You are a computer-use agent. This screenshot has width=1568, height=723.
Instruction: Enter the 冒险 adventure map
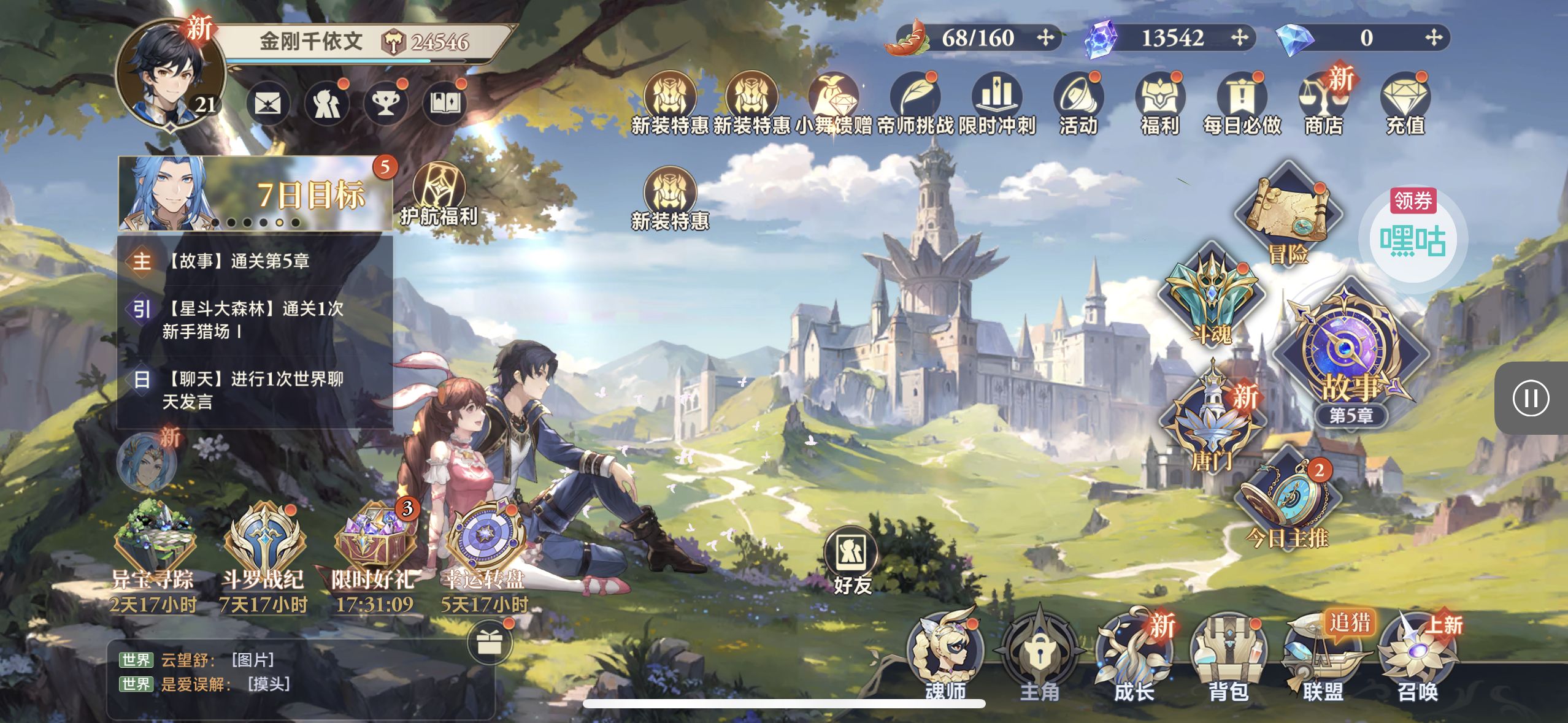1288,216
